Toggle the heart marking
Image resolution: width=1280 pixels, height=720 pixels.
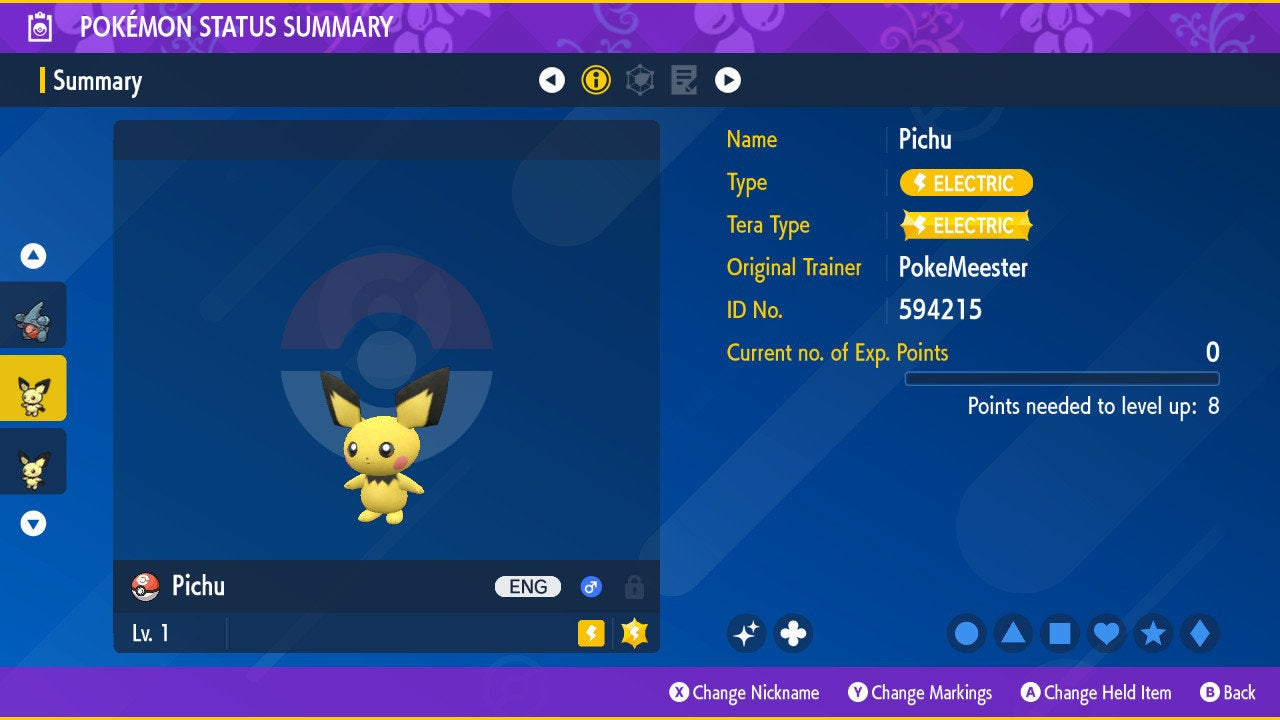click(x=1106, y=633)
